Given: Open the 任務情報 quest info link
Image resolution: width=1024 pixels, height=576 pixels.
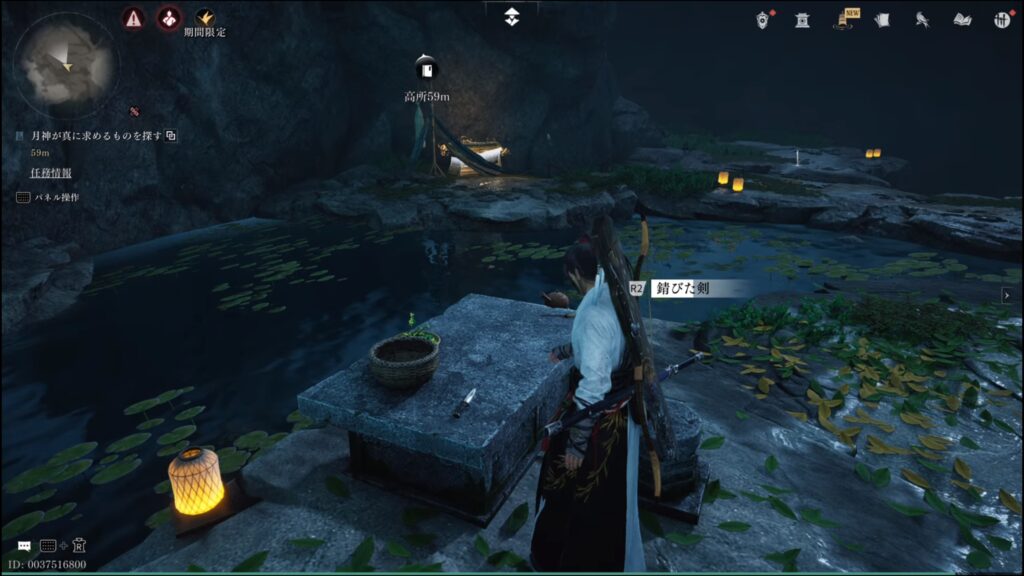Looking at the screenshot, I should (x=51, y=173).
